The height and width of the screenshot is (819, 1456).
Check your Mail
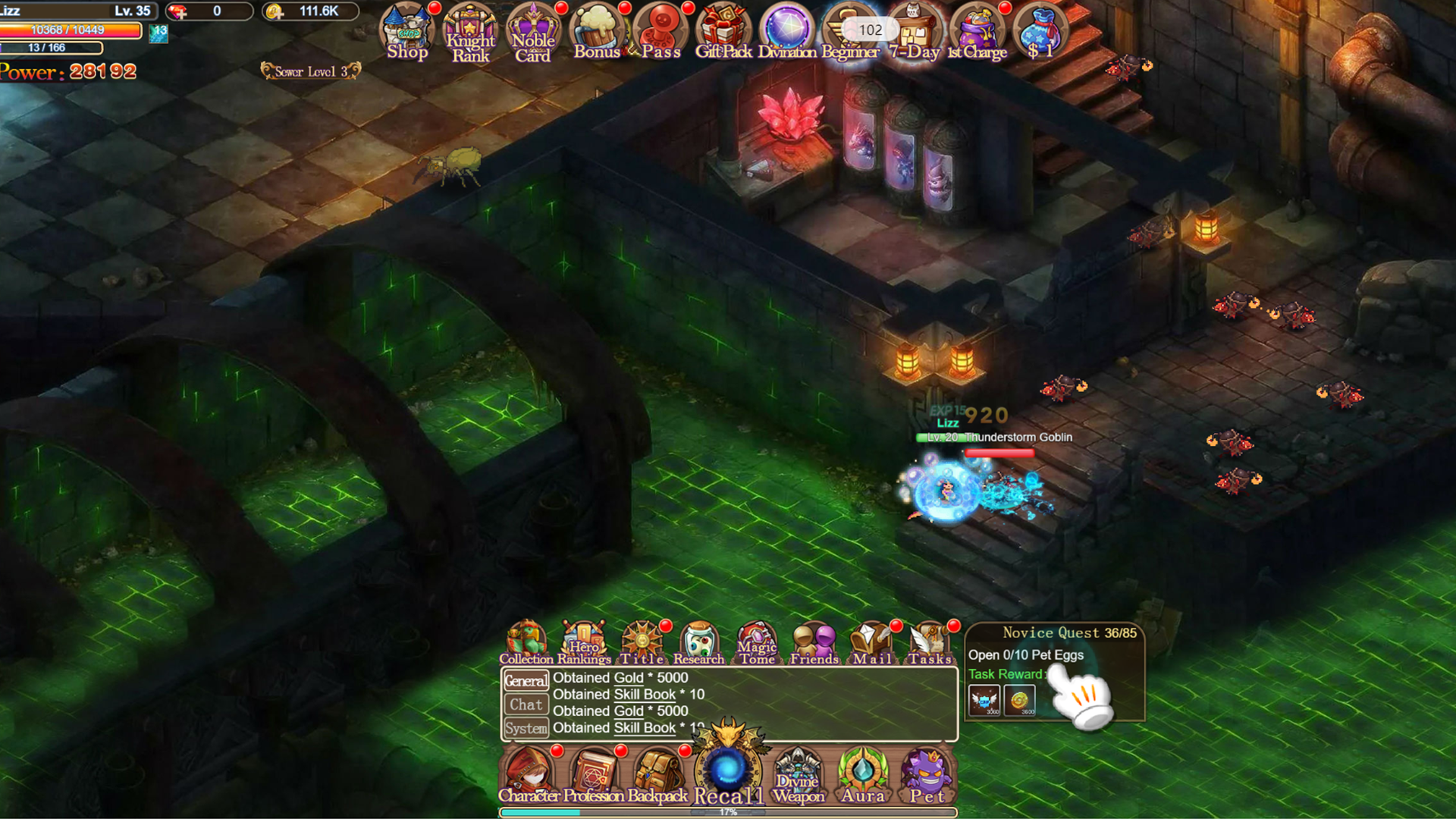point(871,639)
